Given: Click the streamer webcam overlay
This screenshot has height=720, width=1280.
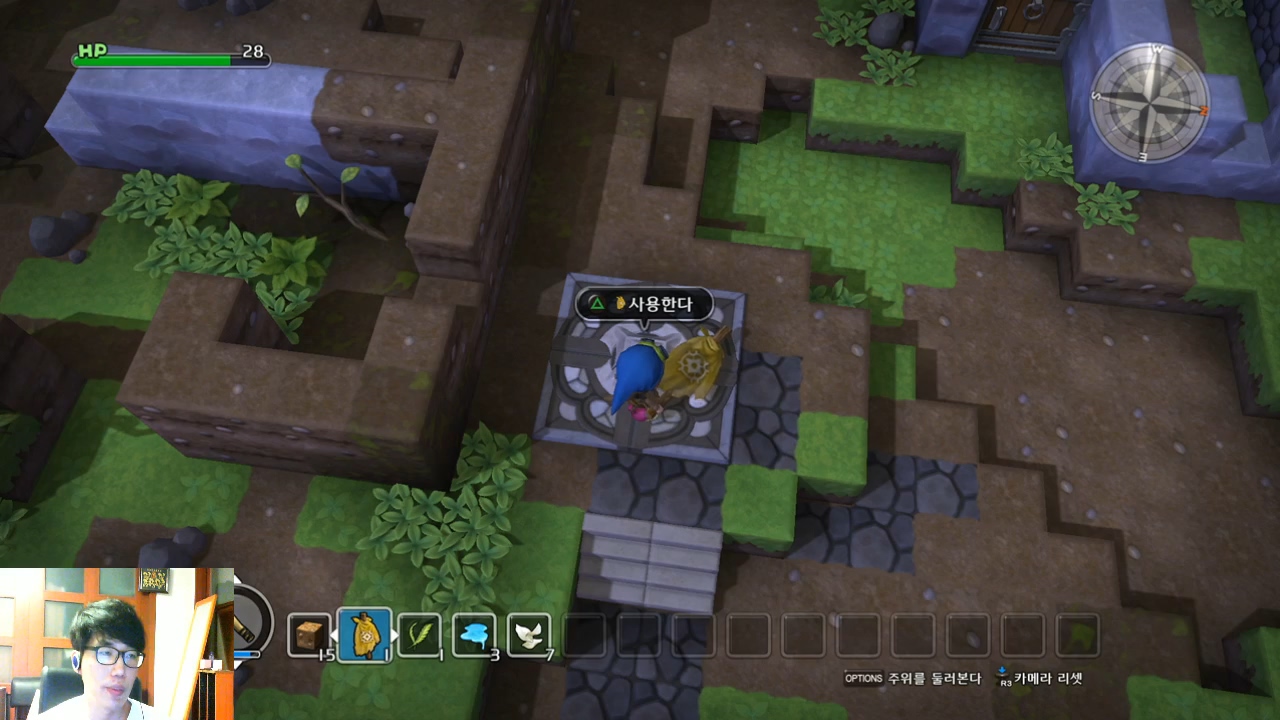Looking at the screenshot, I should pos(116,643).
